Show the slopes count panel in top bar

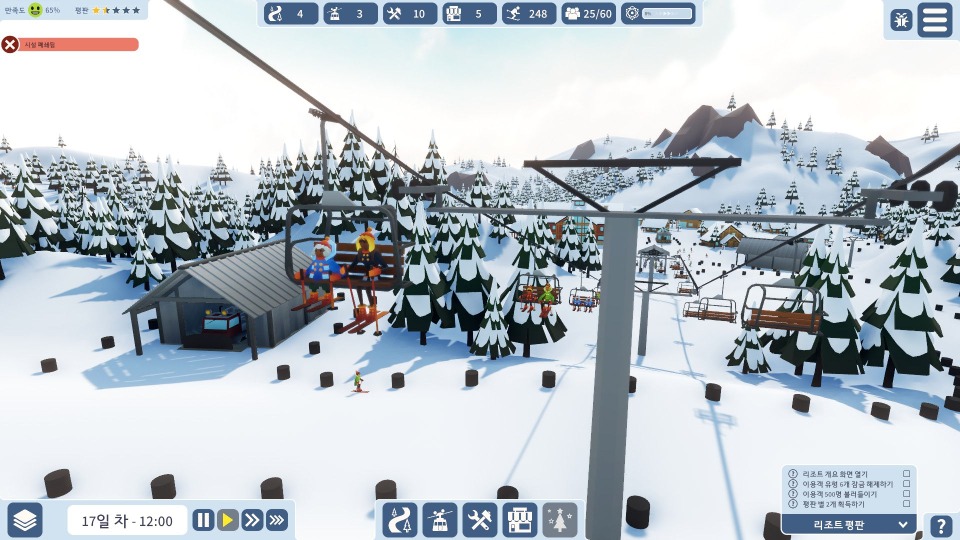[x=291, y=14]
